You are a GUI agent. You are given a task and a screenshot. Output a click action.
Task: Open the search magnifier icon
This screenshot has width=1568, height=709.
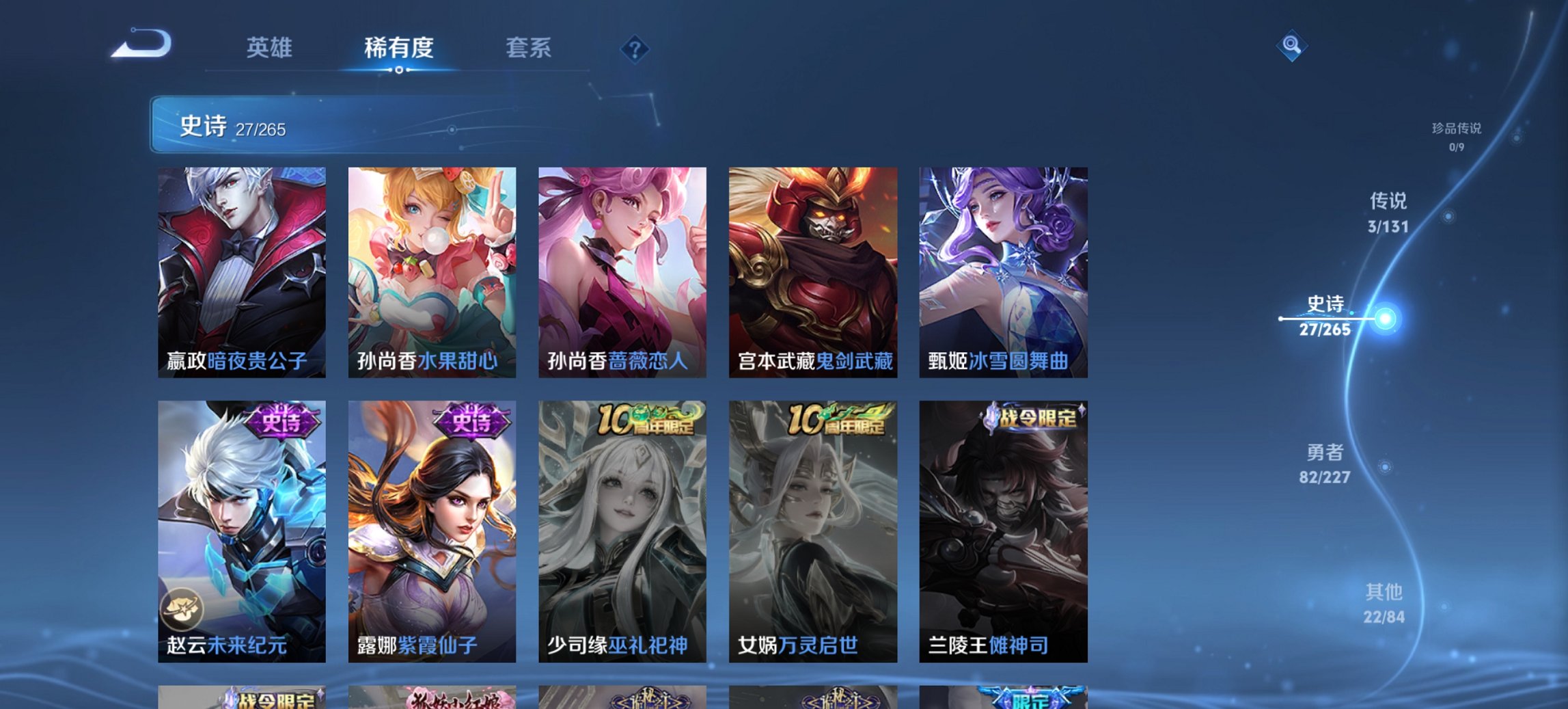click(x=1291, y=46)
